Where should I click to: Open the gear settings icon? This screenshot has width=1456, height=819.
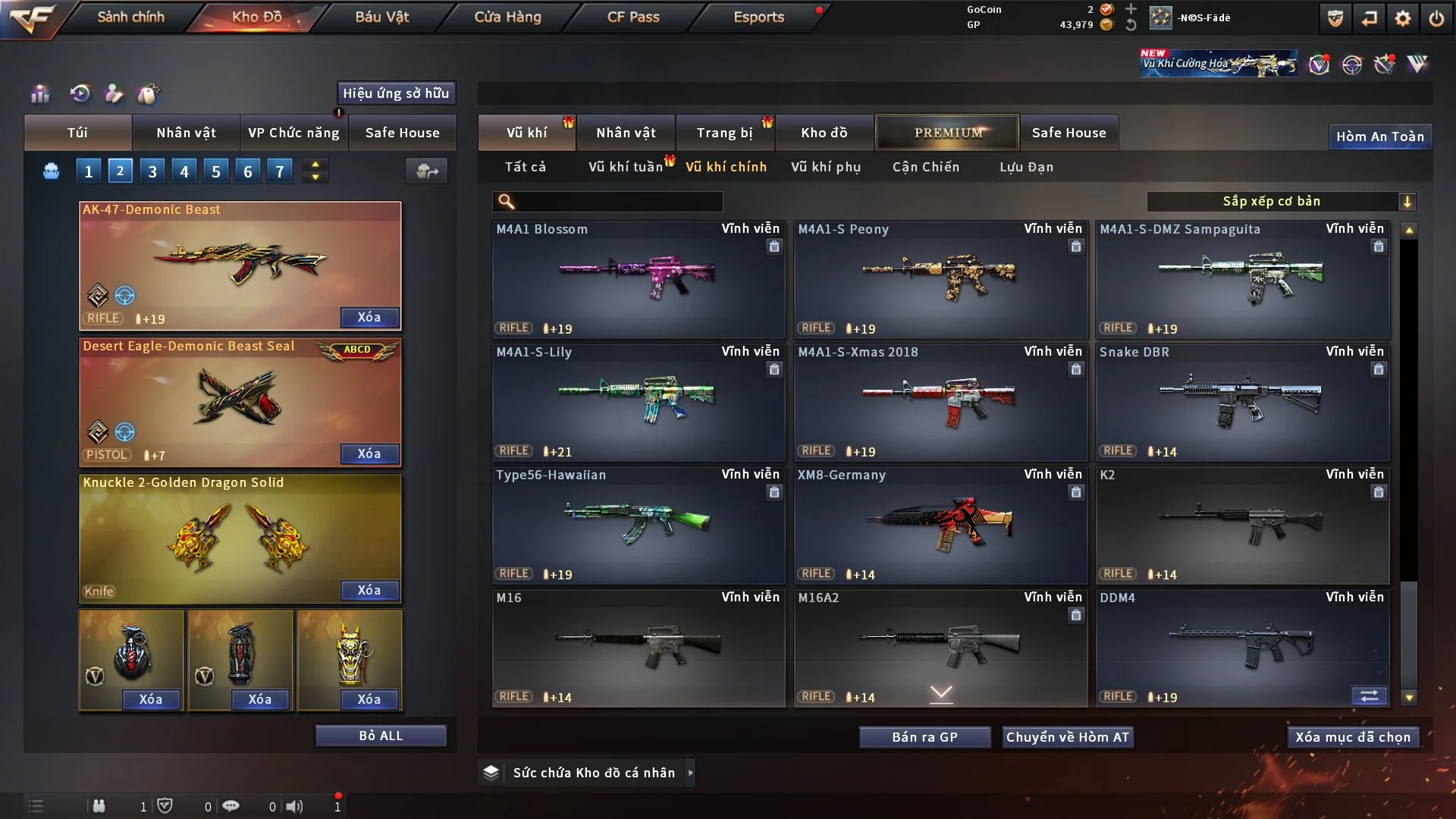pos(1402,18)
